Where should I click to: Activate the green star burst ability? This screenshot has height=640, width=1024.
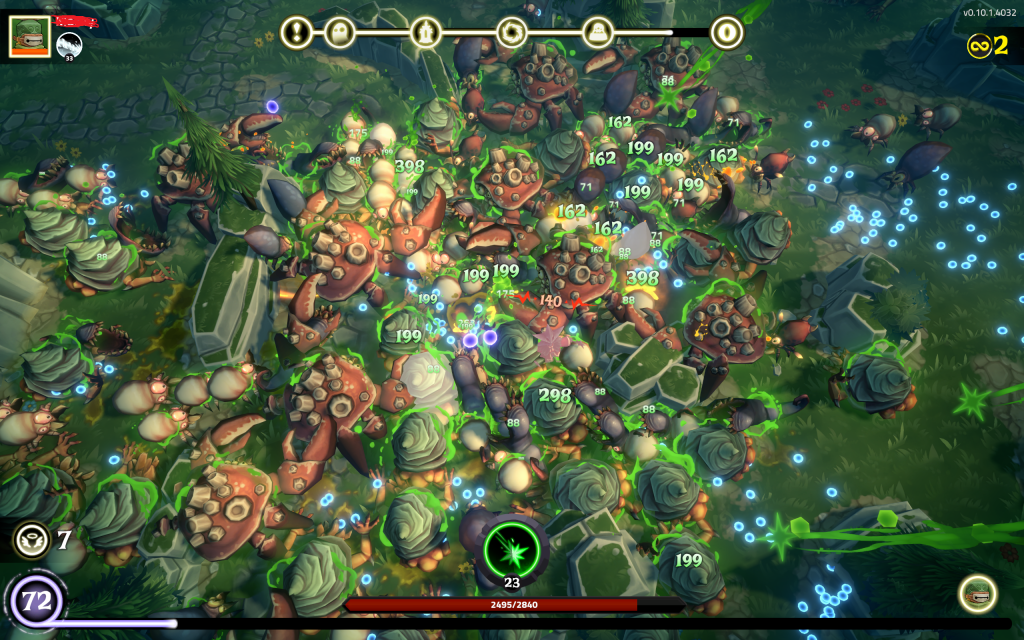pyautogui.click(x=512, y=549)
